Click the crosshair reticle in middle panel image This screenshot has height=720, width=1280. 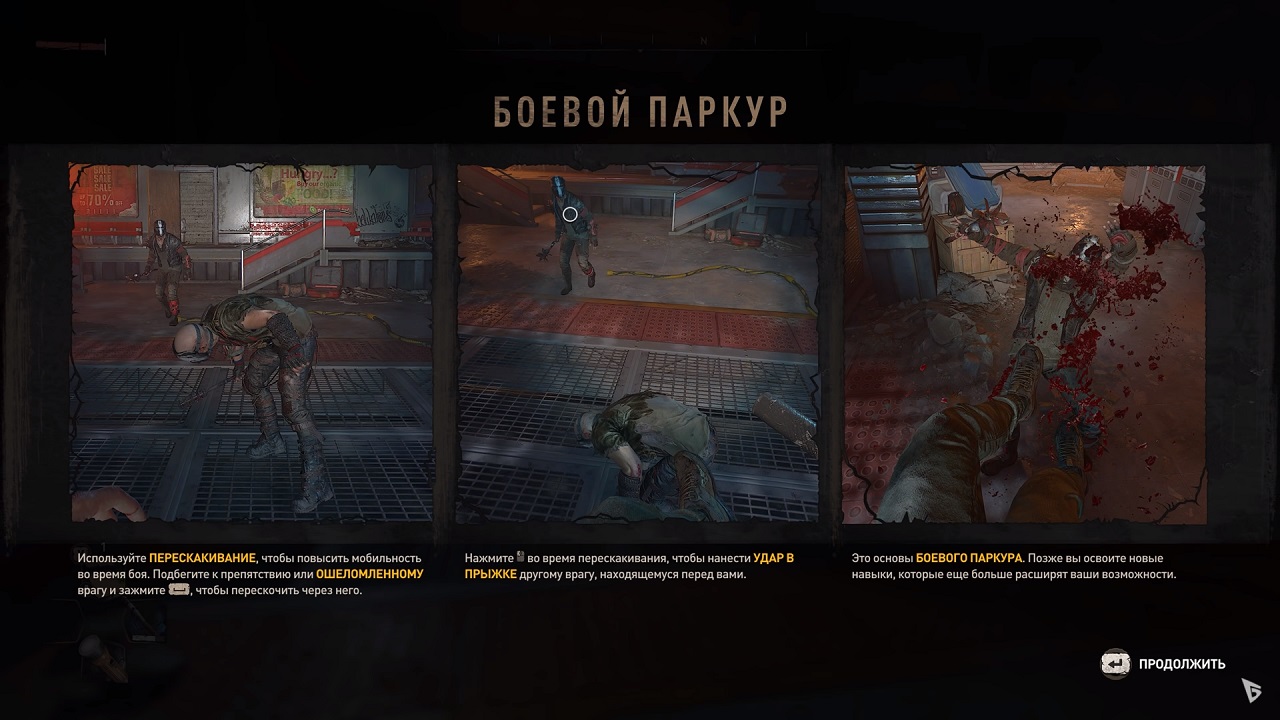tap(569, 213)
